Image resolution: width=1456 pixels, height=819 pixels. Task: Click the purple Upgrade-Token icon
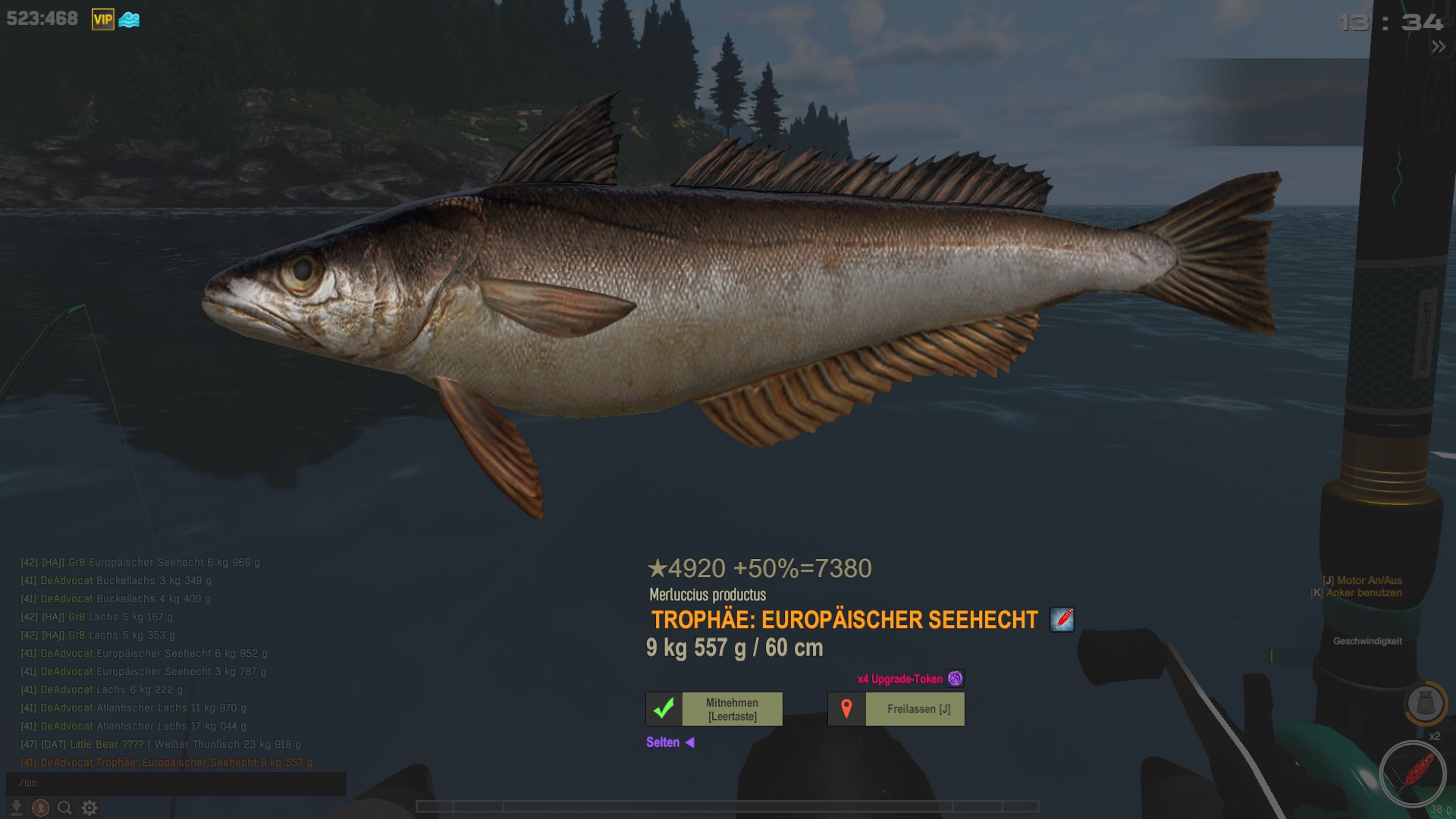click(955, 679)
